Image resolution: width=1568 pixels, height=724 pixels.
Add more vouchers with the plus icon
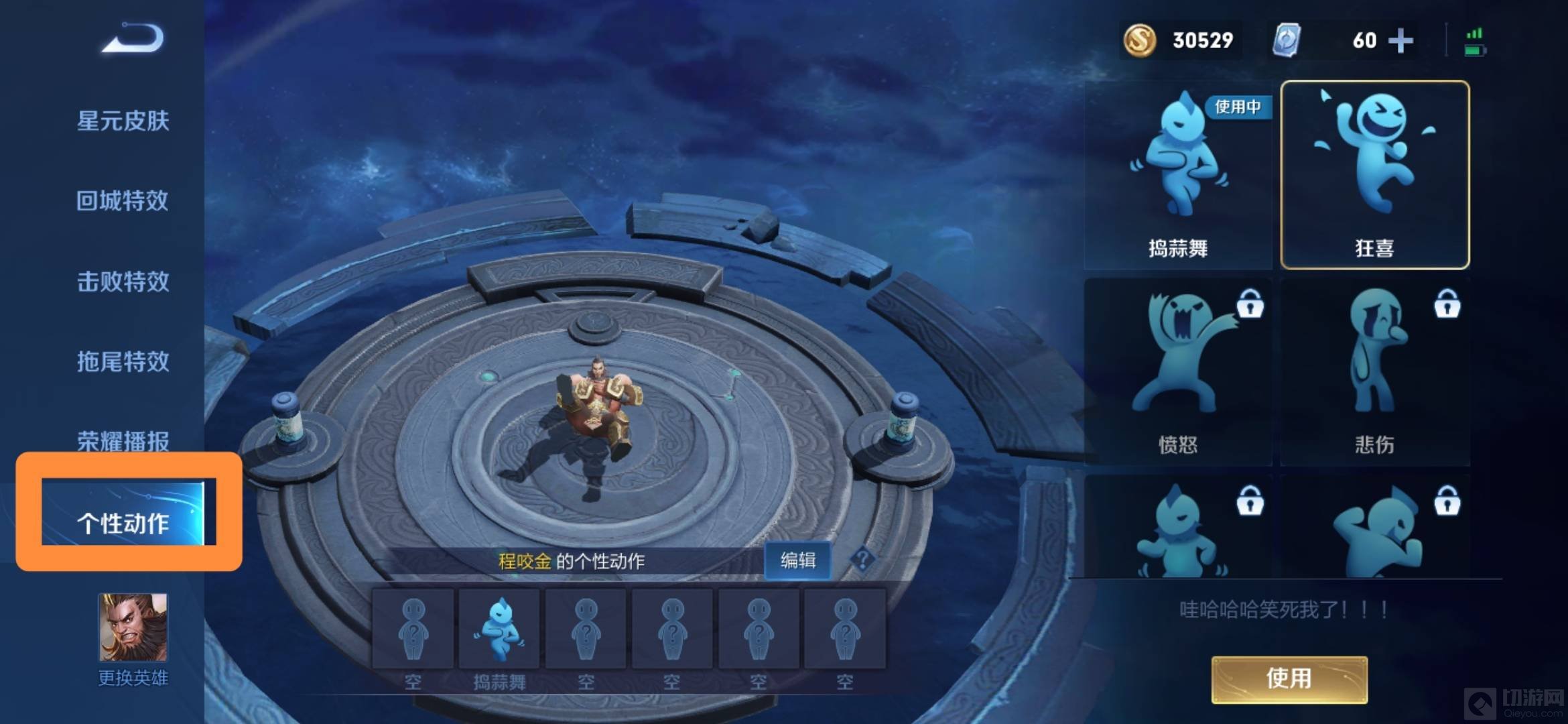tap(1400, 41)
